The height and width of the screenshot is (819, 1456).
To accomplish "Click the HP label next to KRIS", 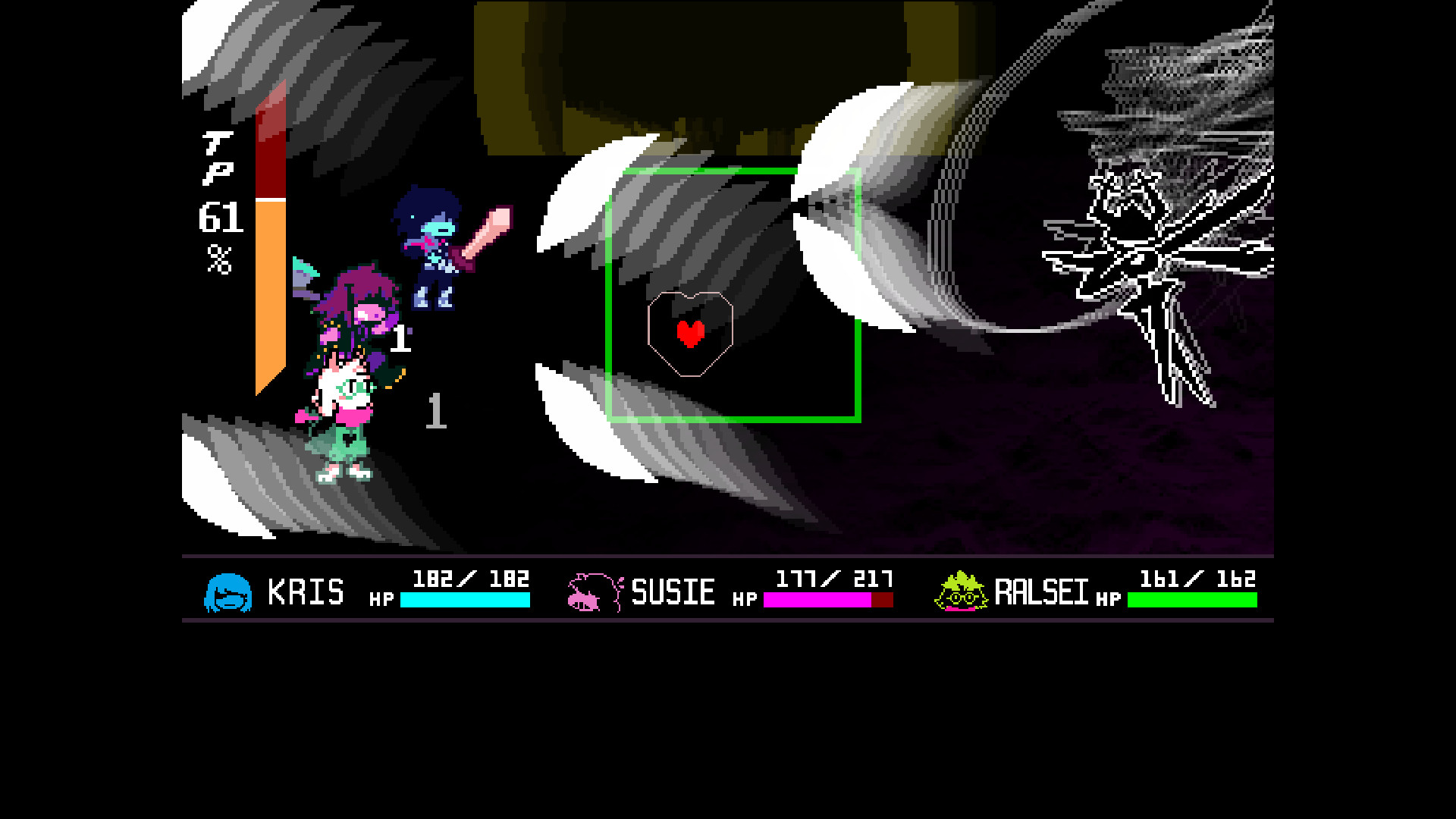I will point(382,599).
